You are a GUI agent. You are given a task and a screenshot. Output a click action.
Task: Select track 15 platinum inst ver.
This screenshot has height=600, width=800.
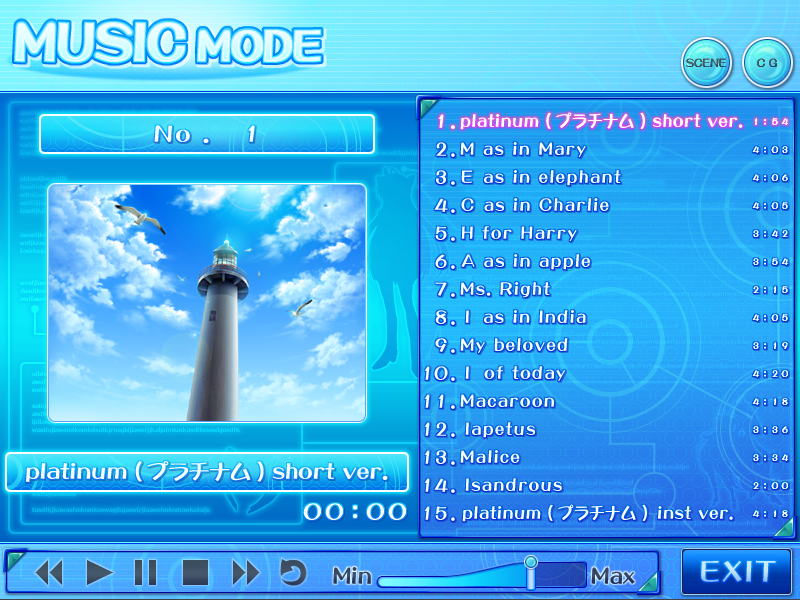click(580, 514)
